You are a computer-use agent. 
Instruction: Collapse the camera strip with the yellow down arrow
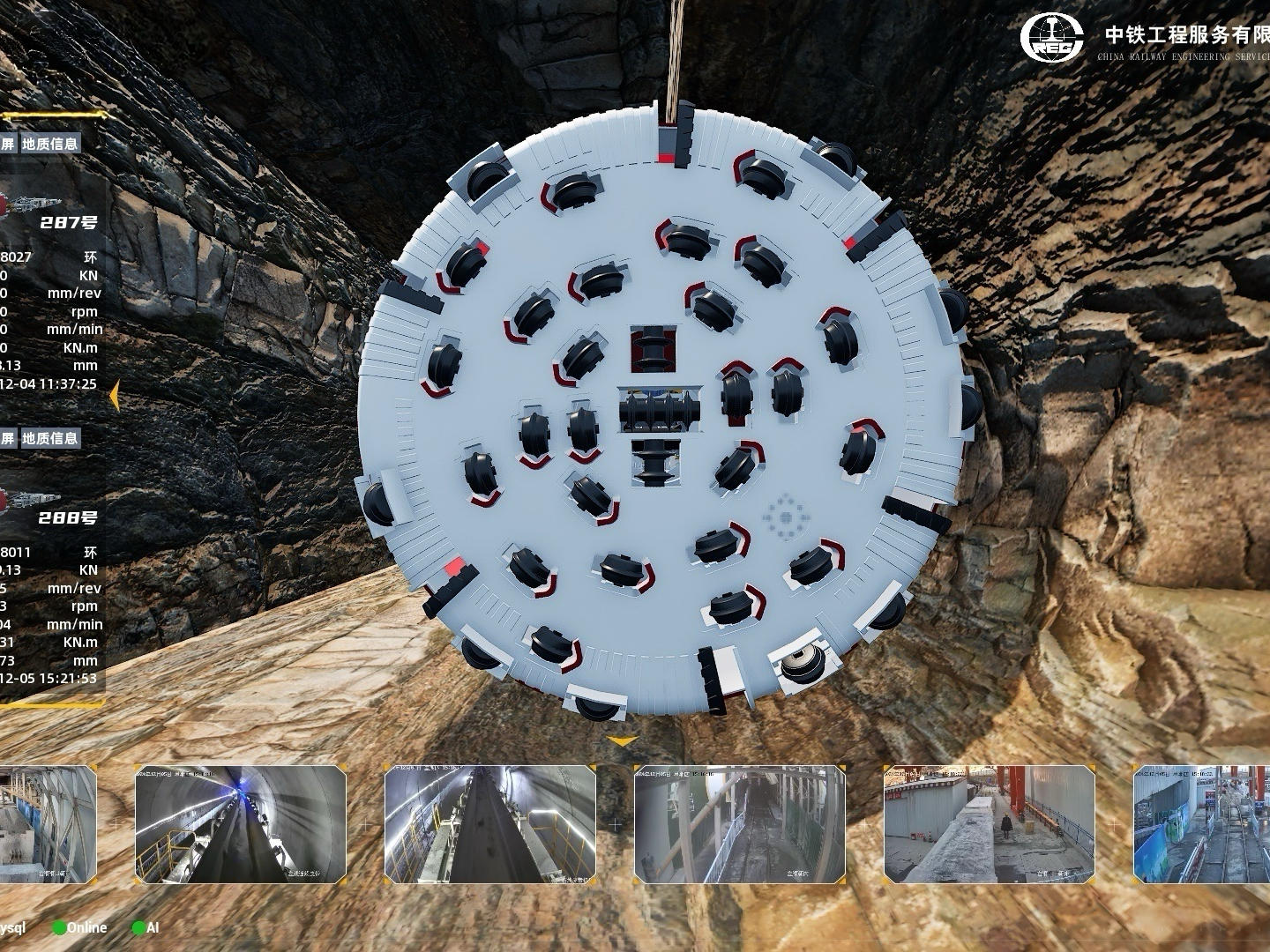(x=623, y=742)
